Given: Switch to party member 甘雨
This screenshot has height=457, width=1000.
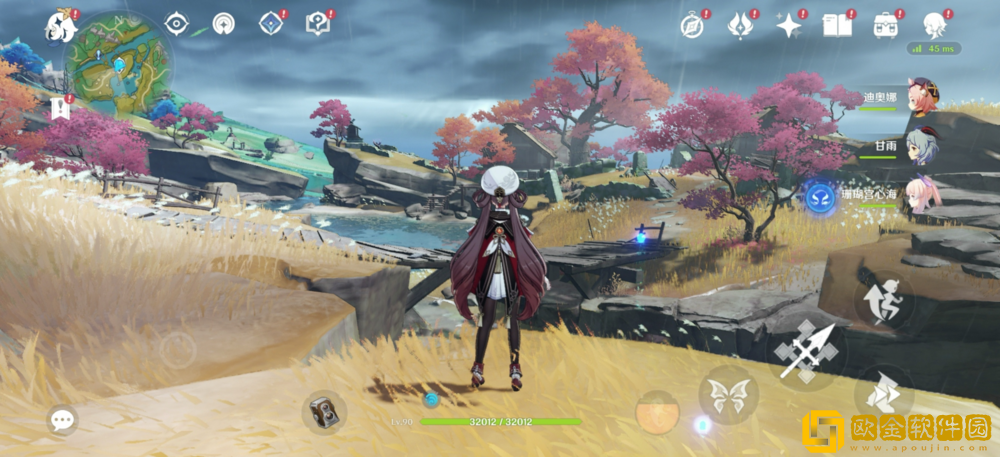Looking at the screenshot, I should (x=921, y=147).
